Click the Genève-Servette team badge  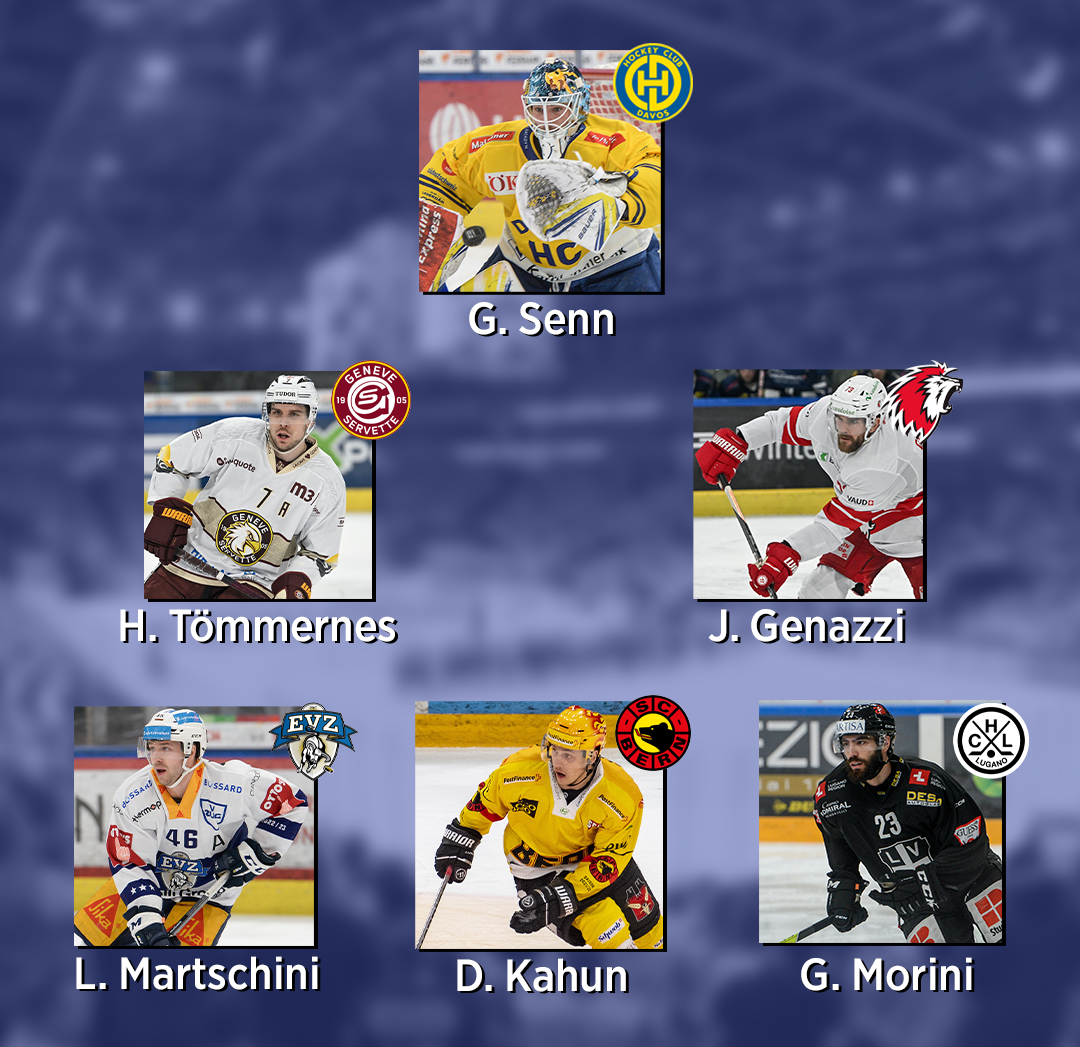[x=371, y=400]
